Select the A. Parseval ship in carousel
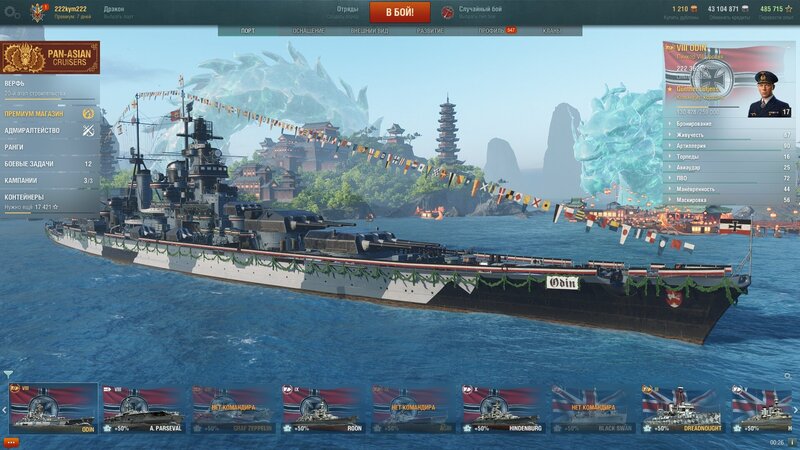800x450 pixels. (x=142, y=408)
